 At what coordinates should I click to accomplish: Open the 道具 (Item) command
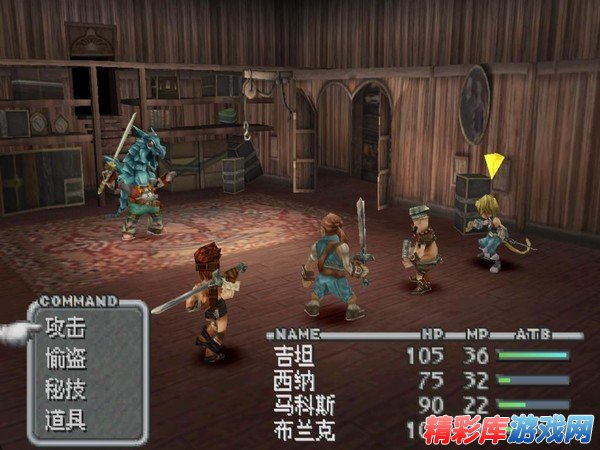point(66,418)
